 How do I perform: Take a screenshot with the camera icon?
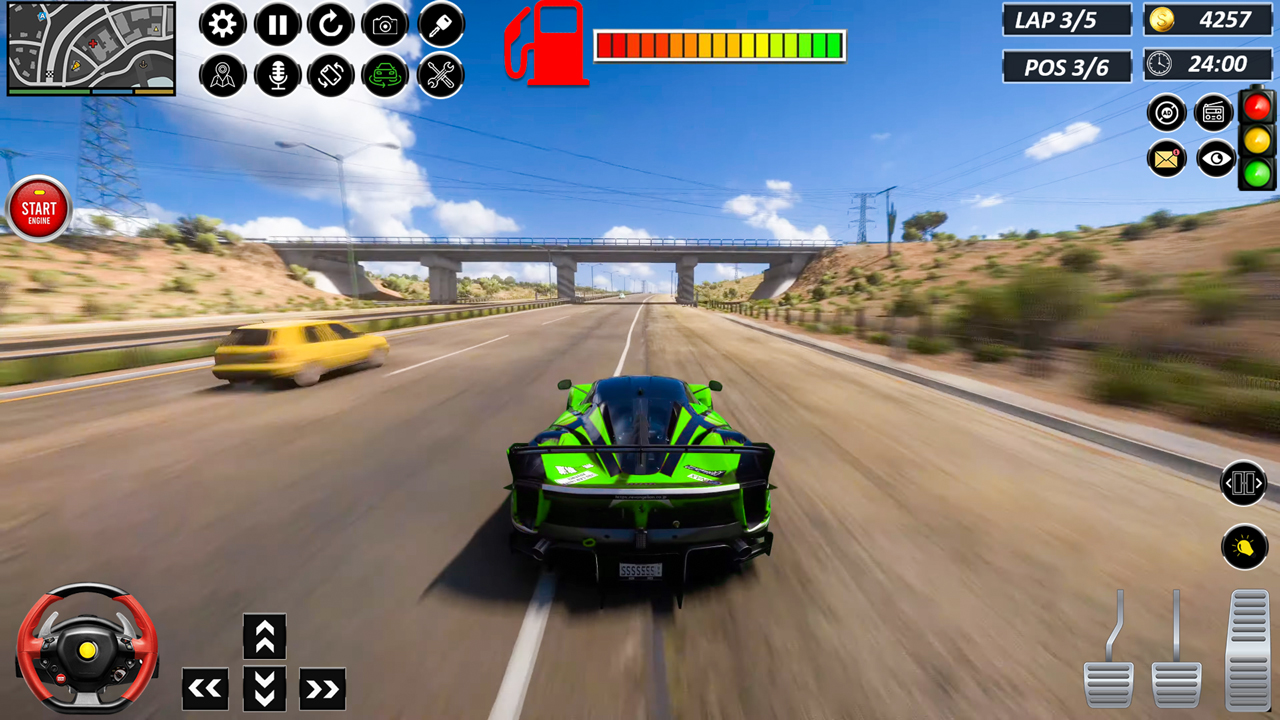(387, 25)
